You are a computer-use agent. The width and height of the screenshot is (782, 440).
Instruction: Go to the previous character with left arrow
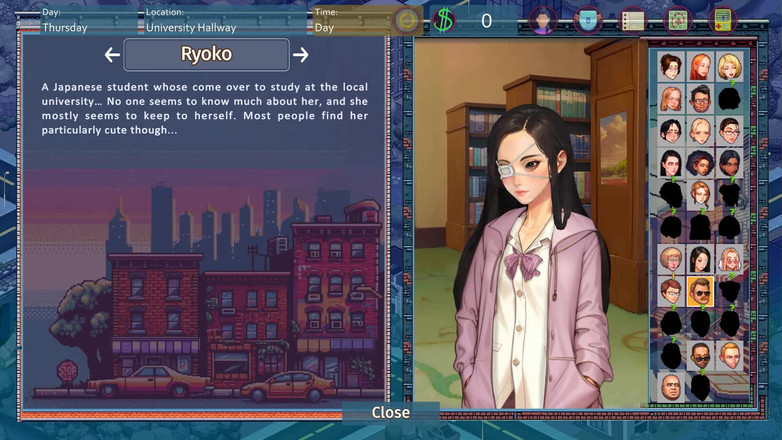112,55
